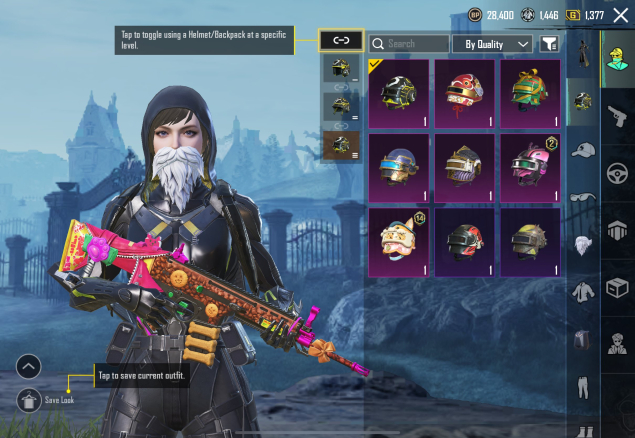Select the blue visor helmet skin
Viewport: 635px width, 438px height.
398,168
